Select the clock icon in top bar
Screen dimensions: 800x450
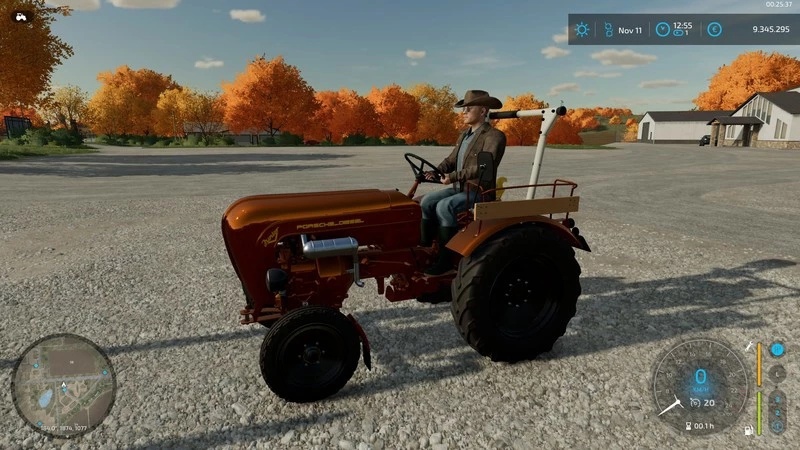[x=662, y=30]
